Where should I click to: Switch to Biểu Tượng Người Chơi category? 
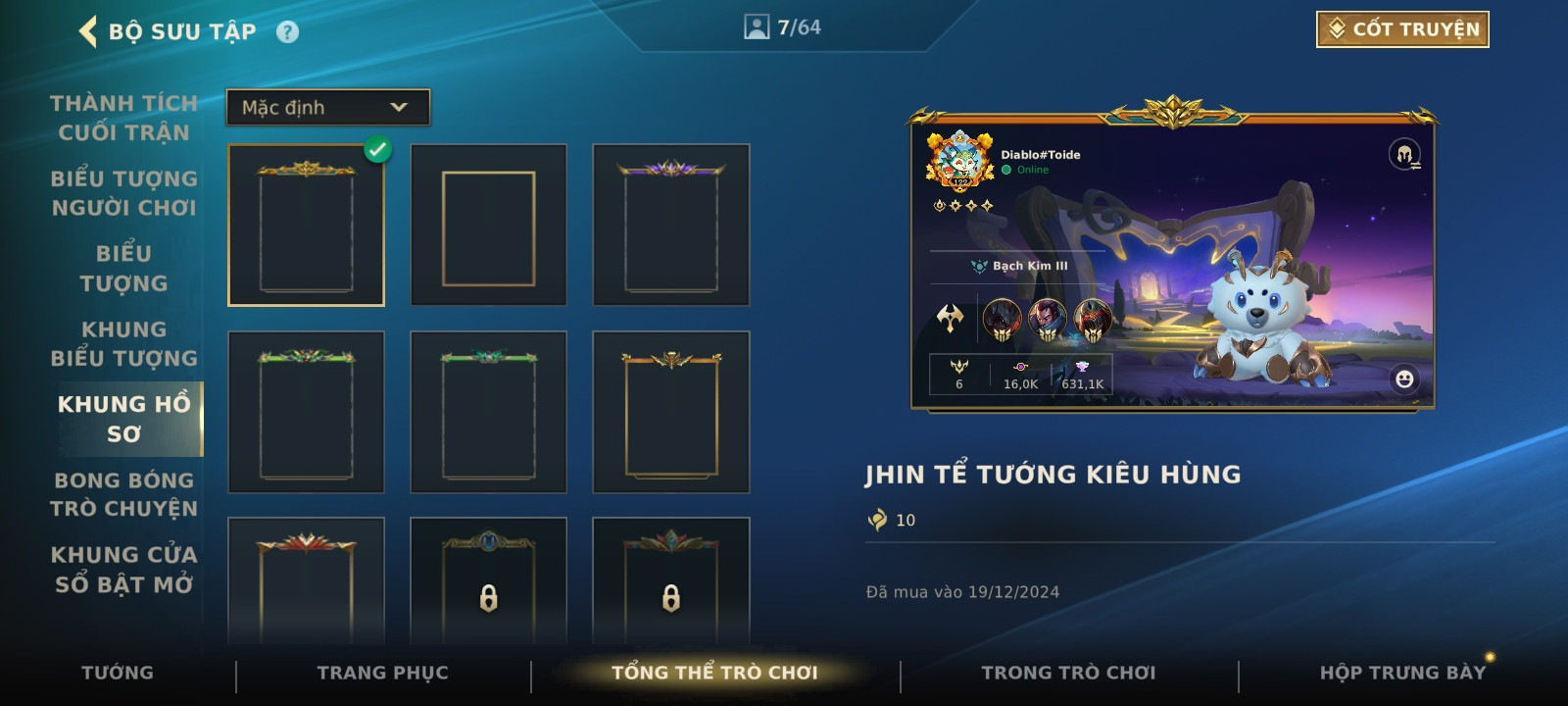click(123, 193)
